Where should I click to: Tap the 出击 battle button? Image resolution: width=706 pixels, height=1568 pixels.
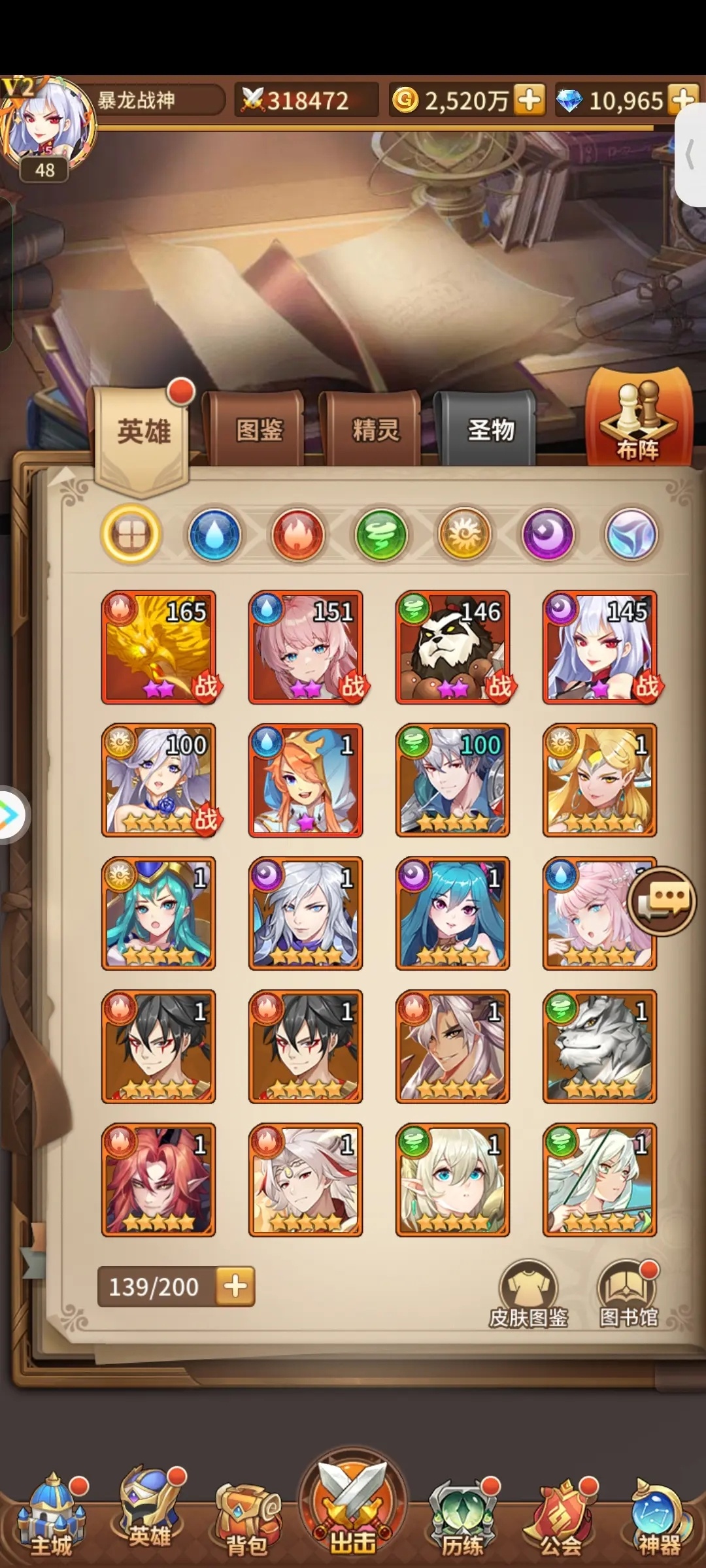(x=353, y=1503)
